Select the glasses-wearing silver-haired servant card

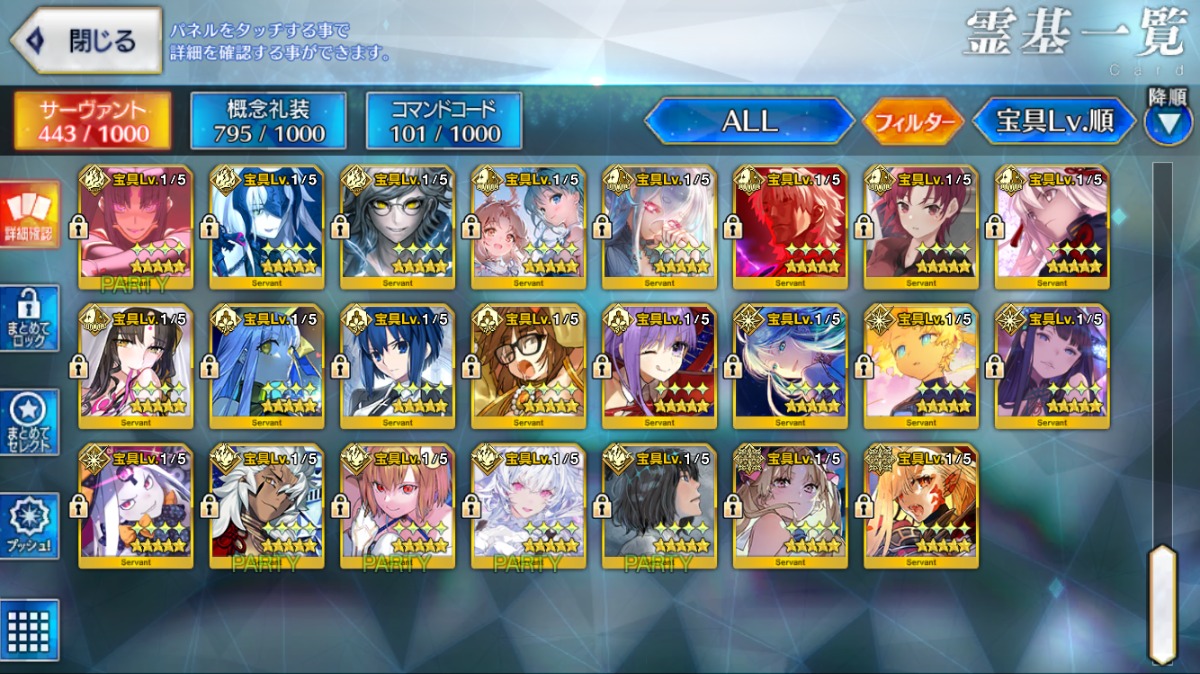[398, 227]
